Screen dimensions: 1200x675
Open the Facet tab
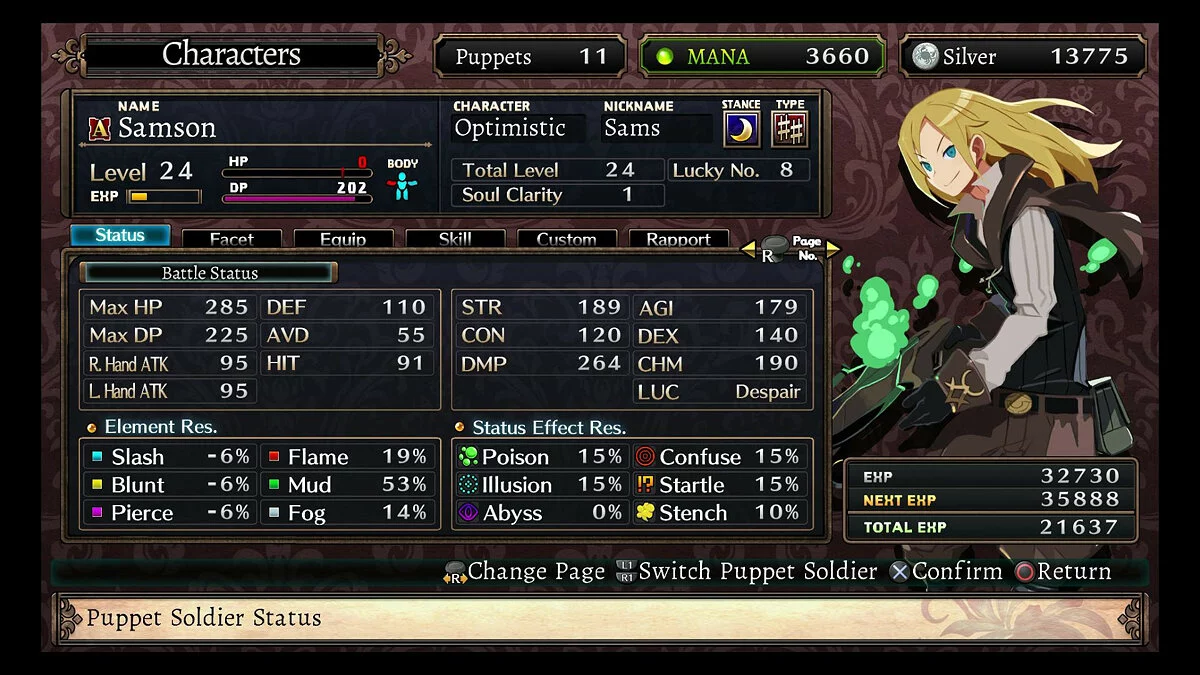point(231,239)
